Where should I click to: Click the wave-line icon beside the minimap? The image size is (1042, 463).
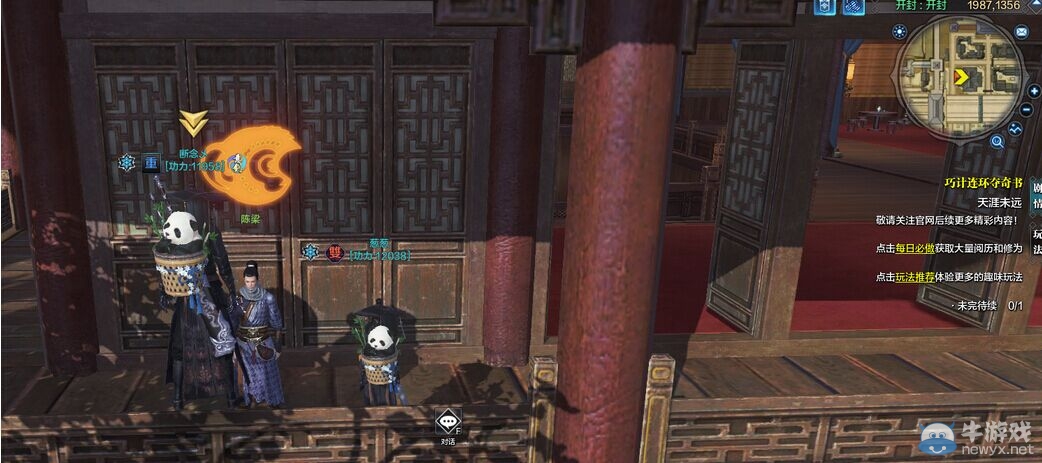1017,128
